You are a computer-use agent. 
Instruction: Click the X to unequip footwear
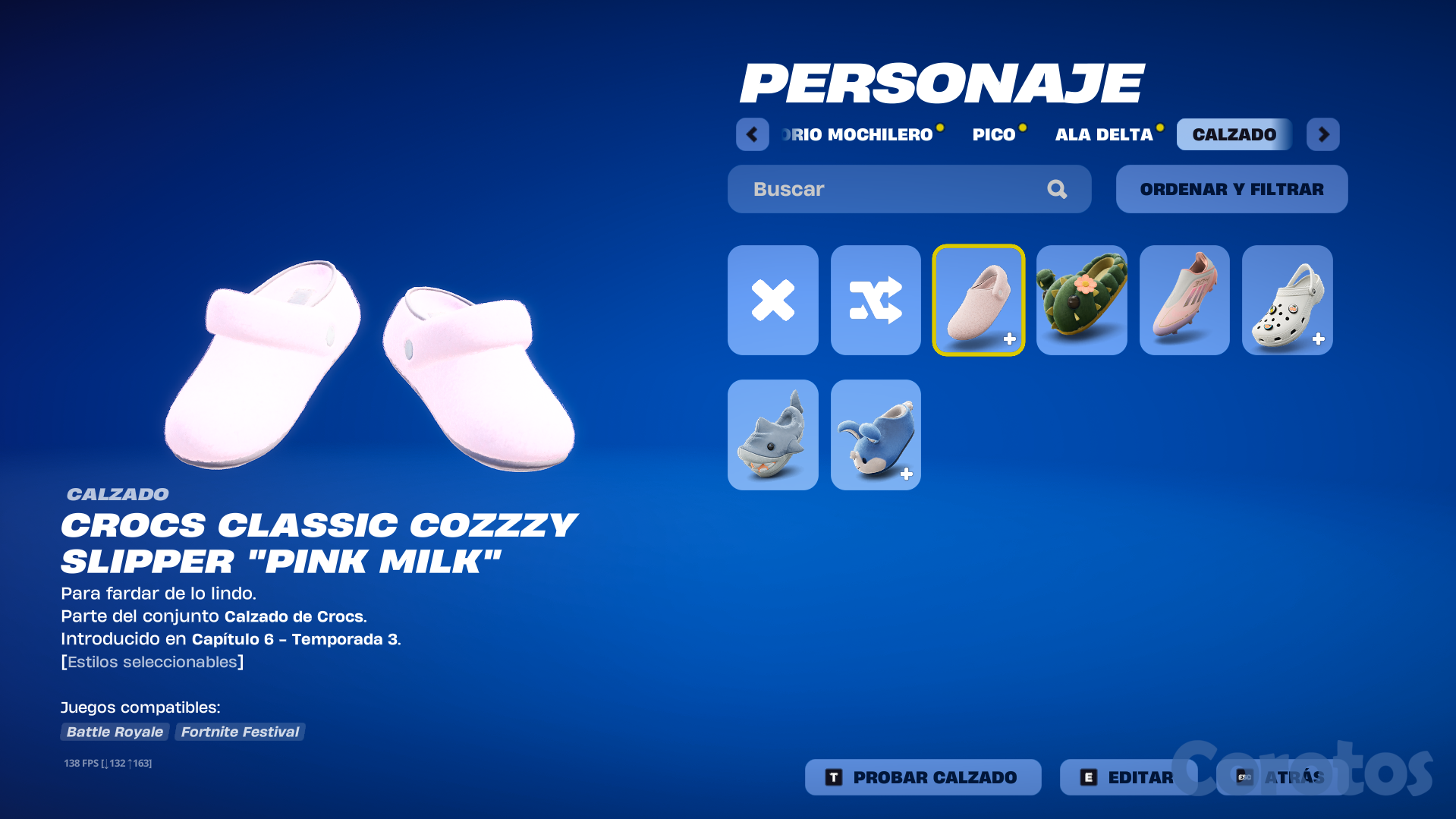[772, 300]
